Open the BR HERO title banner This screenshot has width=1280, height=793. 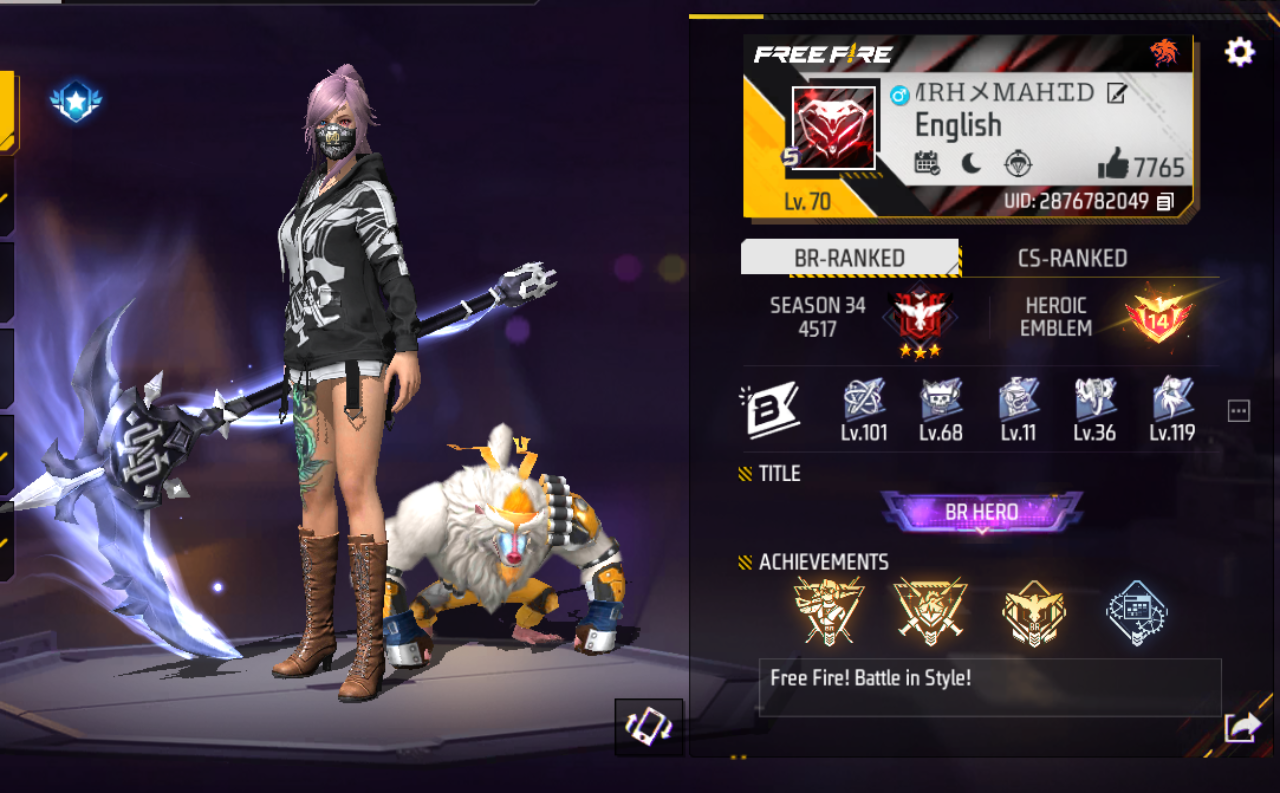coord(981,512)
